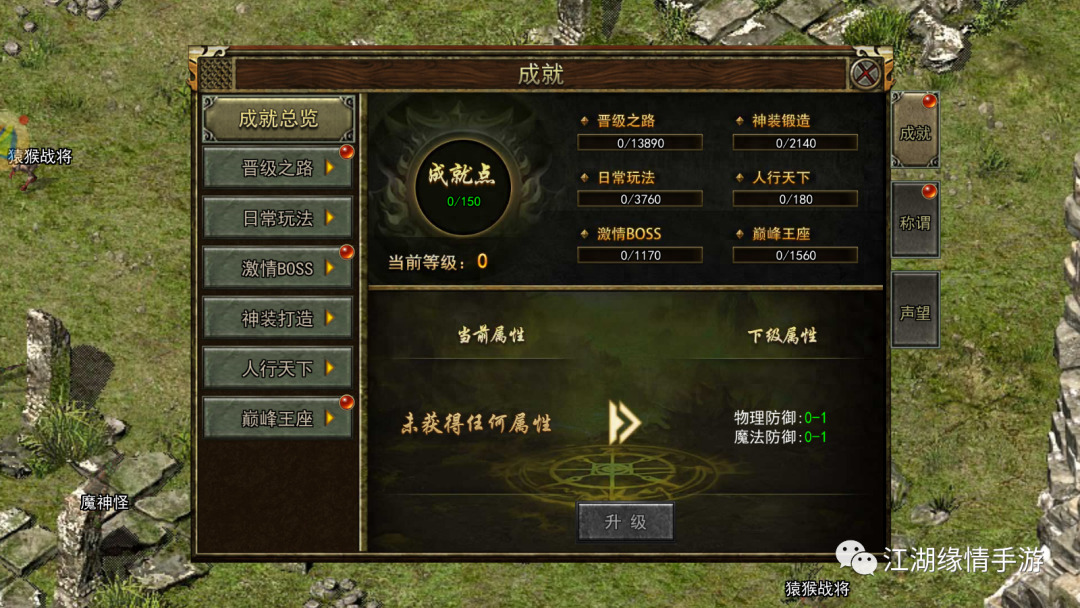Switch to the 声望 side tab

[x=915, y=311]
